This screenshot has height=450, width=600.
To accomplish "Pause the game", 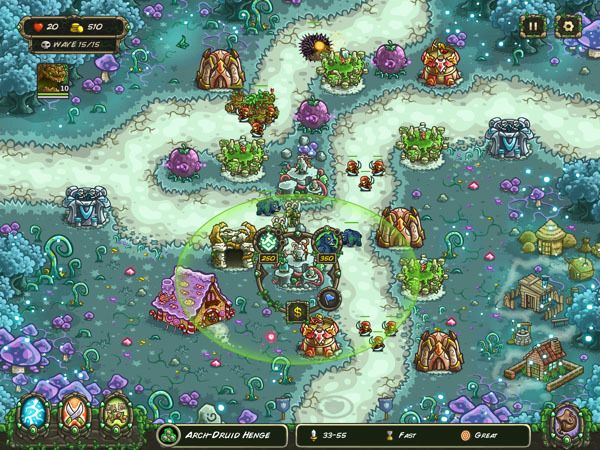I will pos(533,27).
